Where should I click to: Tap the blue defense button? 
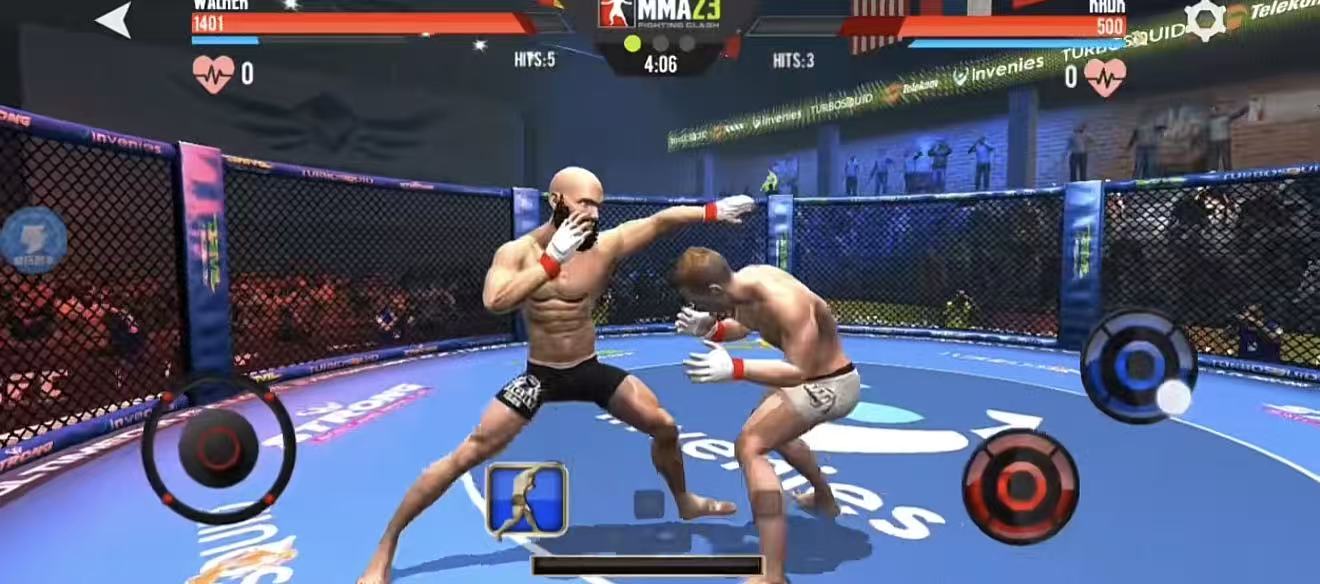pos(1138,365)
